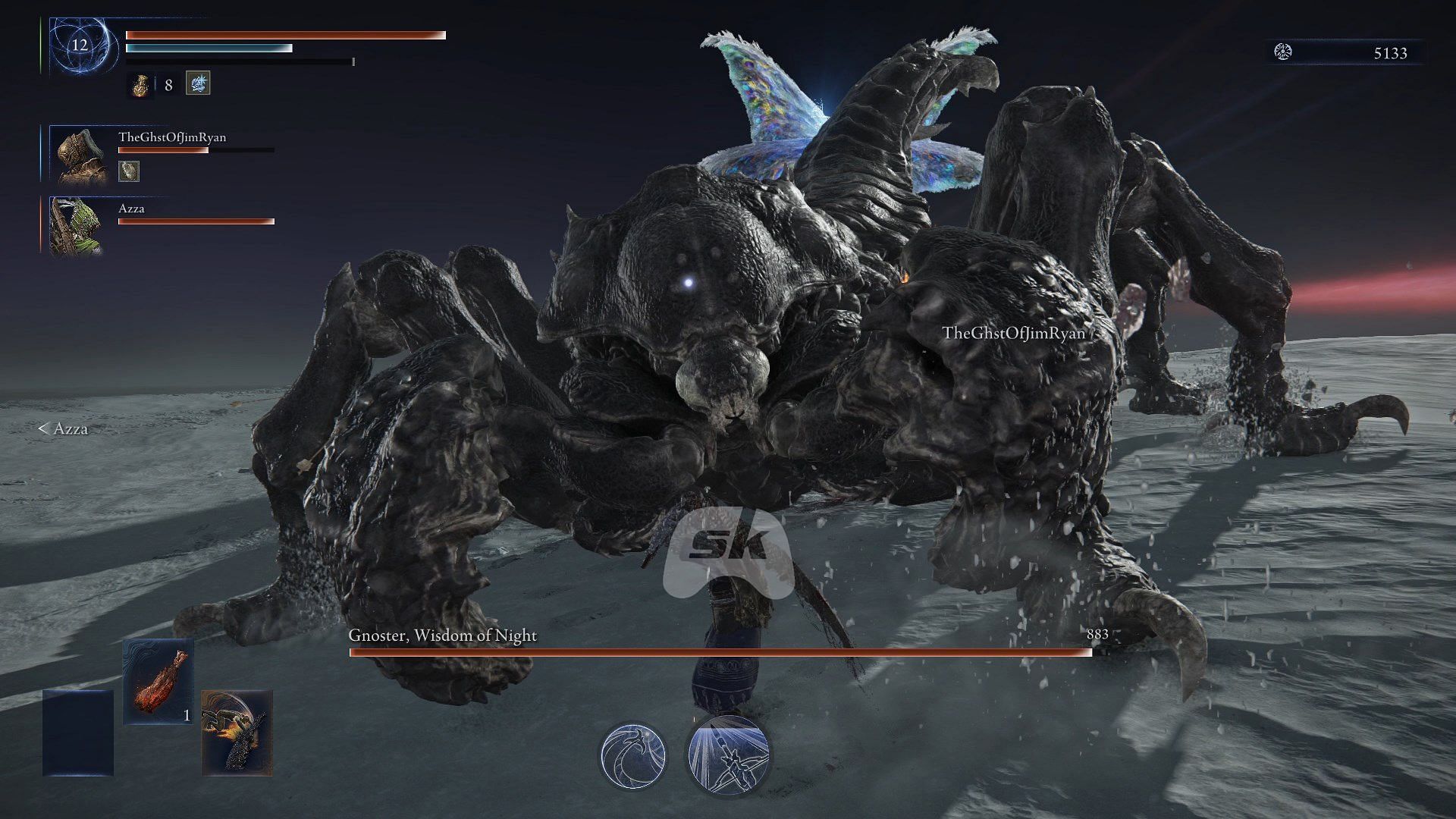Activate the crescent swirl character skill
Image resolution: width=1456 pixels, height=819 pixels.
[x=633, y=755]
